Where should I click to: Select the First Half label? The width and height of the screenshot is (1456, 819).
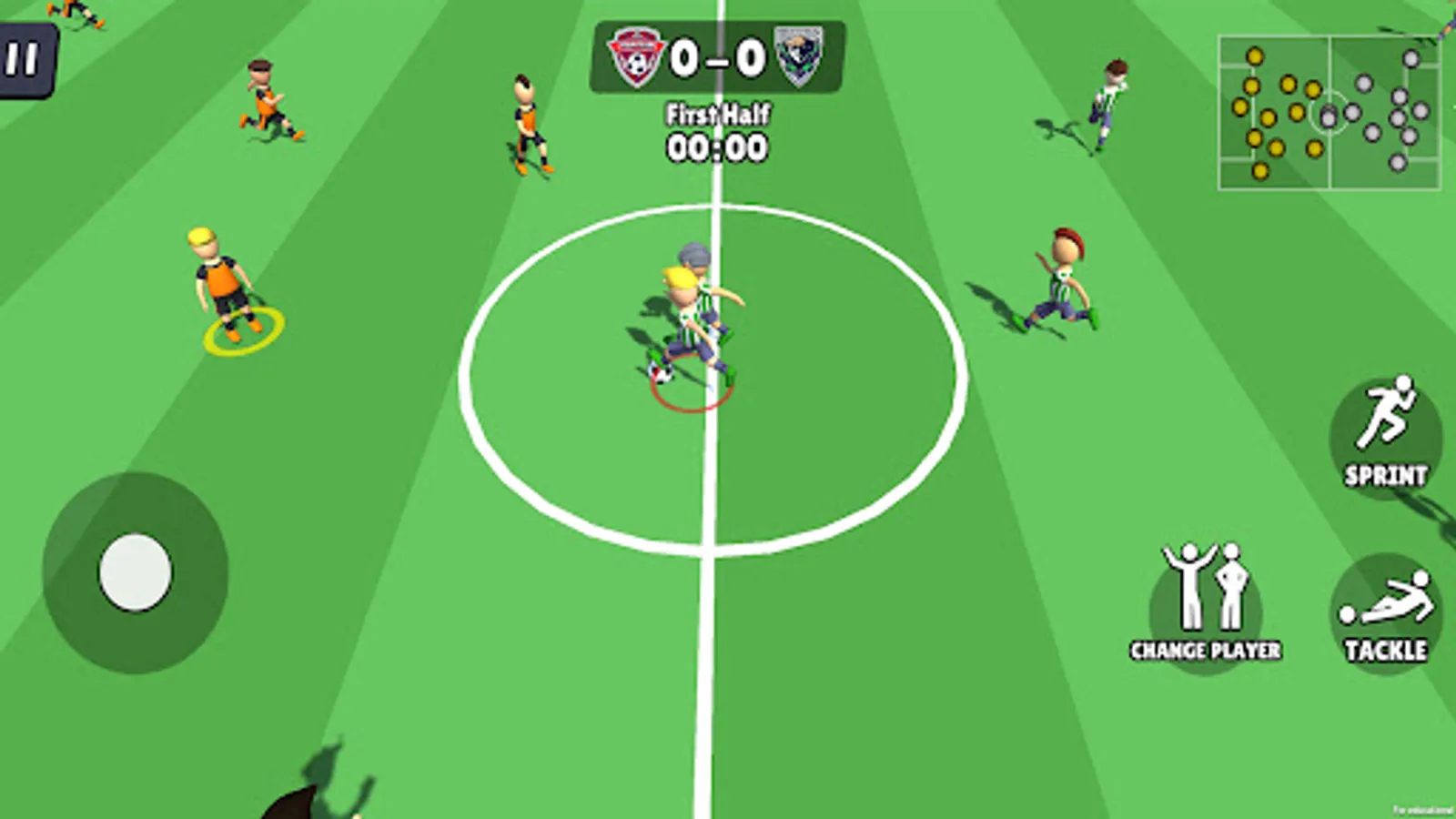tap(718, 115)
